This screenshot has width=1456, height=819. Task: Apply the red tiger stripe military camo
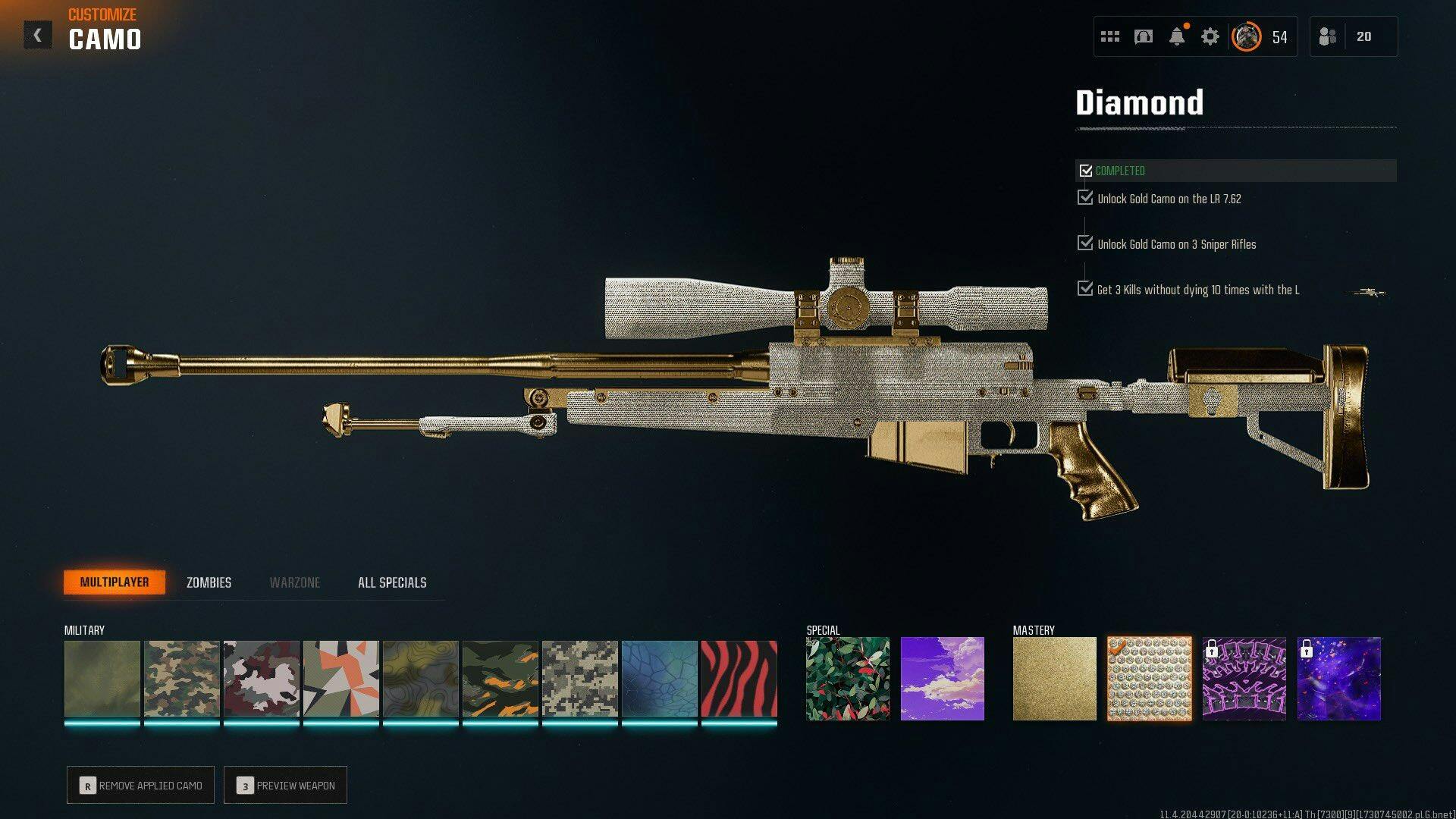pyautogui.click(x=739, y=679)
